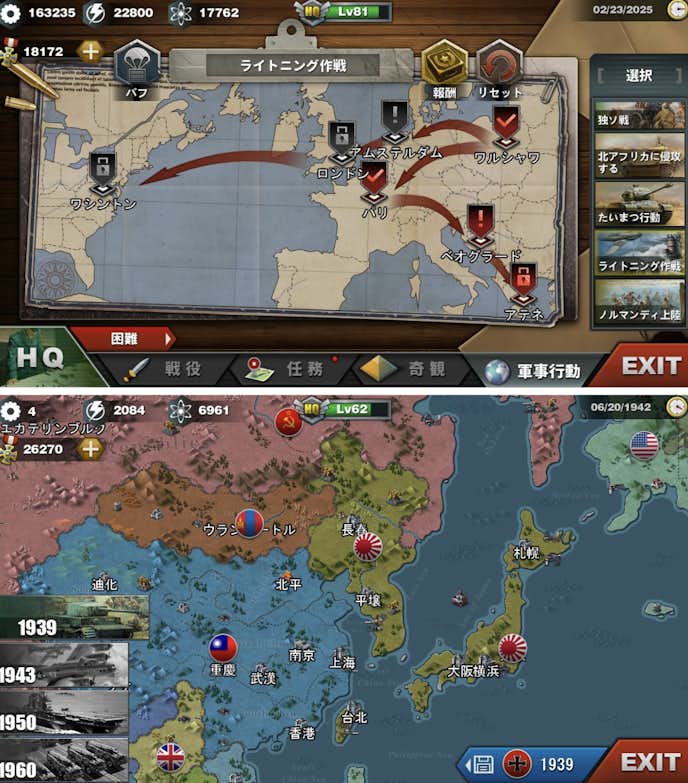Viewport: 688px width, 783px height.
Task: Switch to the 戦役 campaign tab
Action: click(164, 369)
